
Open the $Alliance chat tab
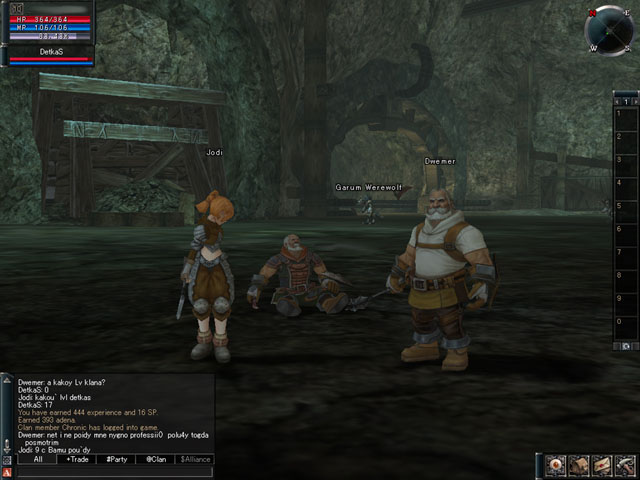click(x=195, y=459)
